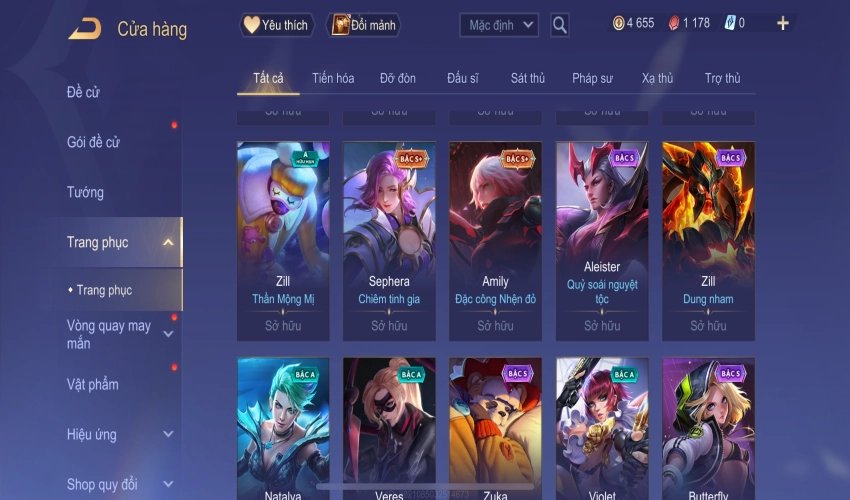Screen dimensions: 850x500
Task: Switch to the Tiến hóa tab
Action: tap(333, 78)
